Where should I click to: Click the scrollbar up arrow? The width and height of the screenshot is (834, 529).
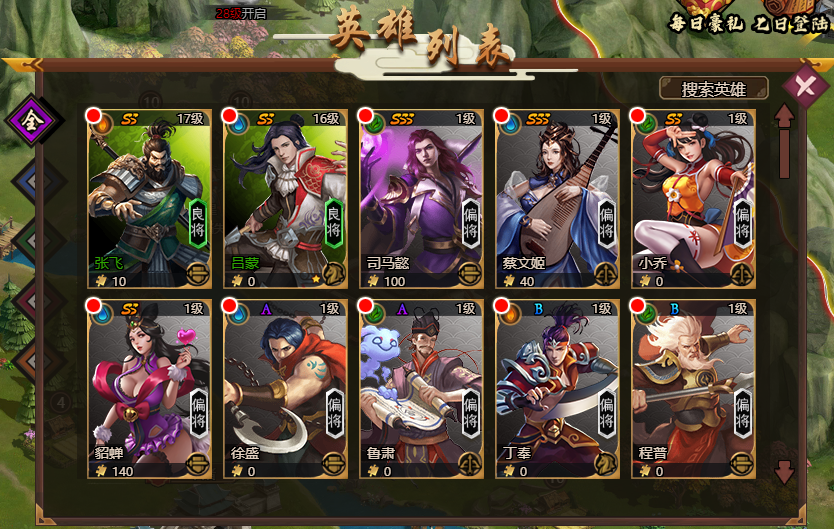point(785,118)
